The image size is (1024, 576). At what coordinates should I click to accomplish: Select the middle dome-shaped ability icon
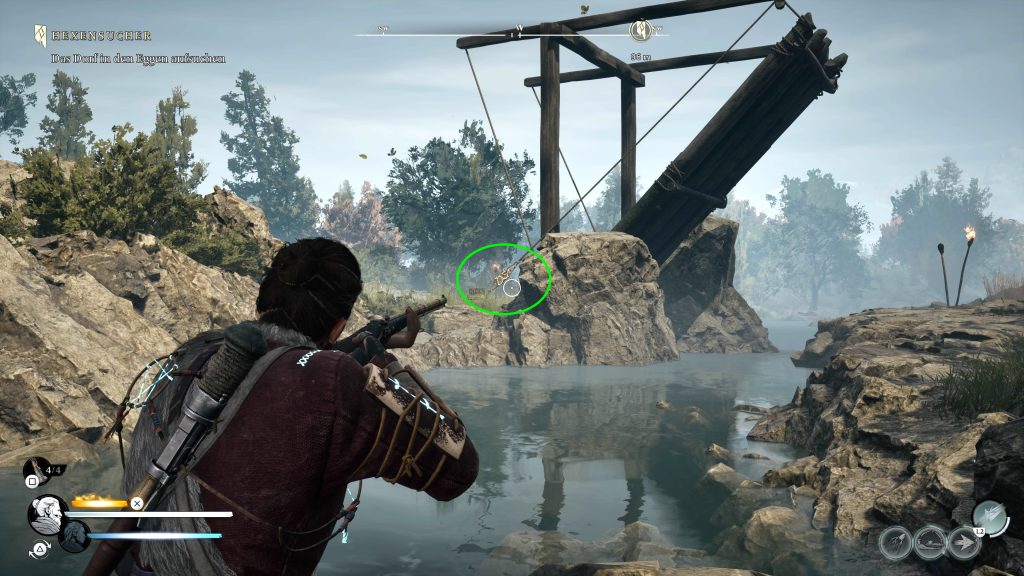(x=930, y=542)
